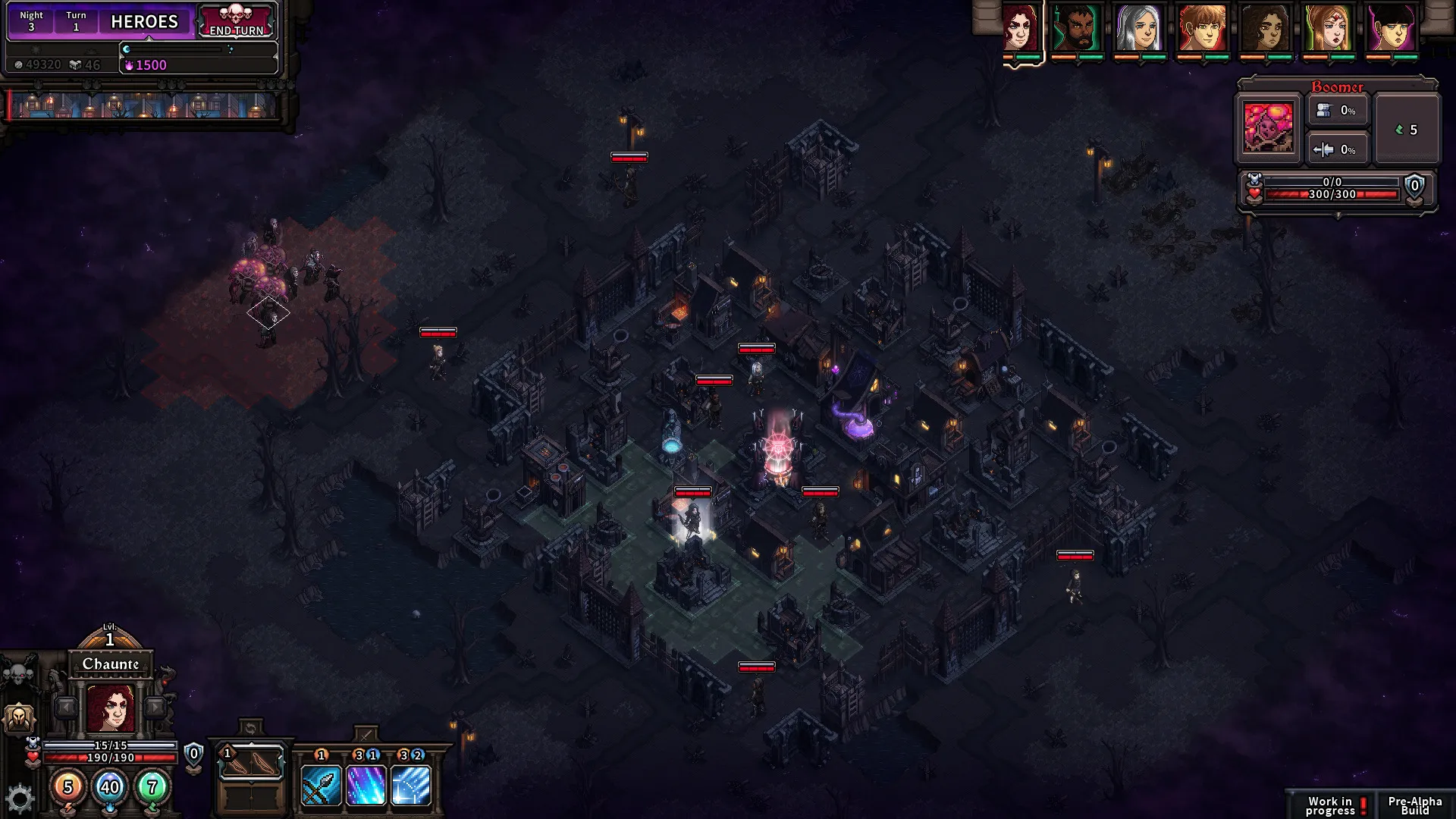The height and width of the screenshot is (819, 1456).
Task: Switch to the previous hero arrow
Action: [66, 708]
